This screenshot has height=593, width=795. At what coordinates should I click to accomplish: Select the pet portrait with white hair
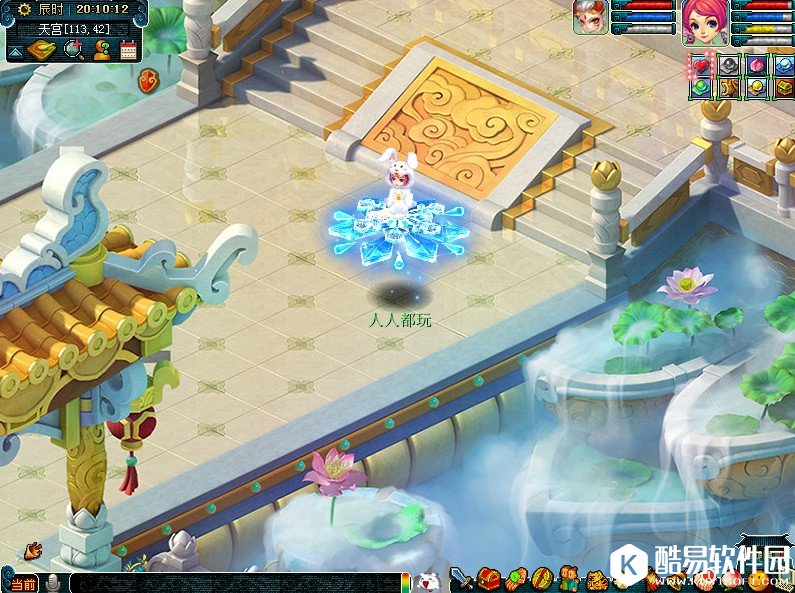point(590,18)
